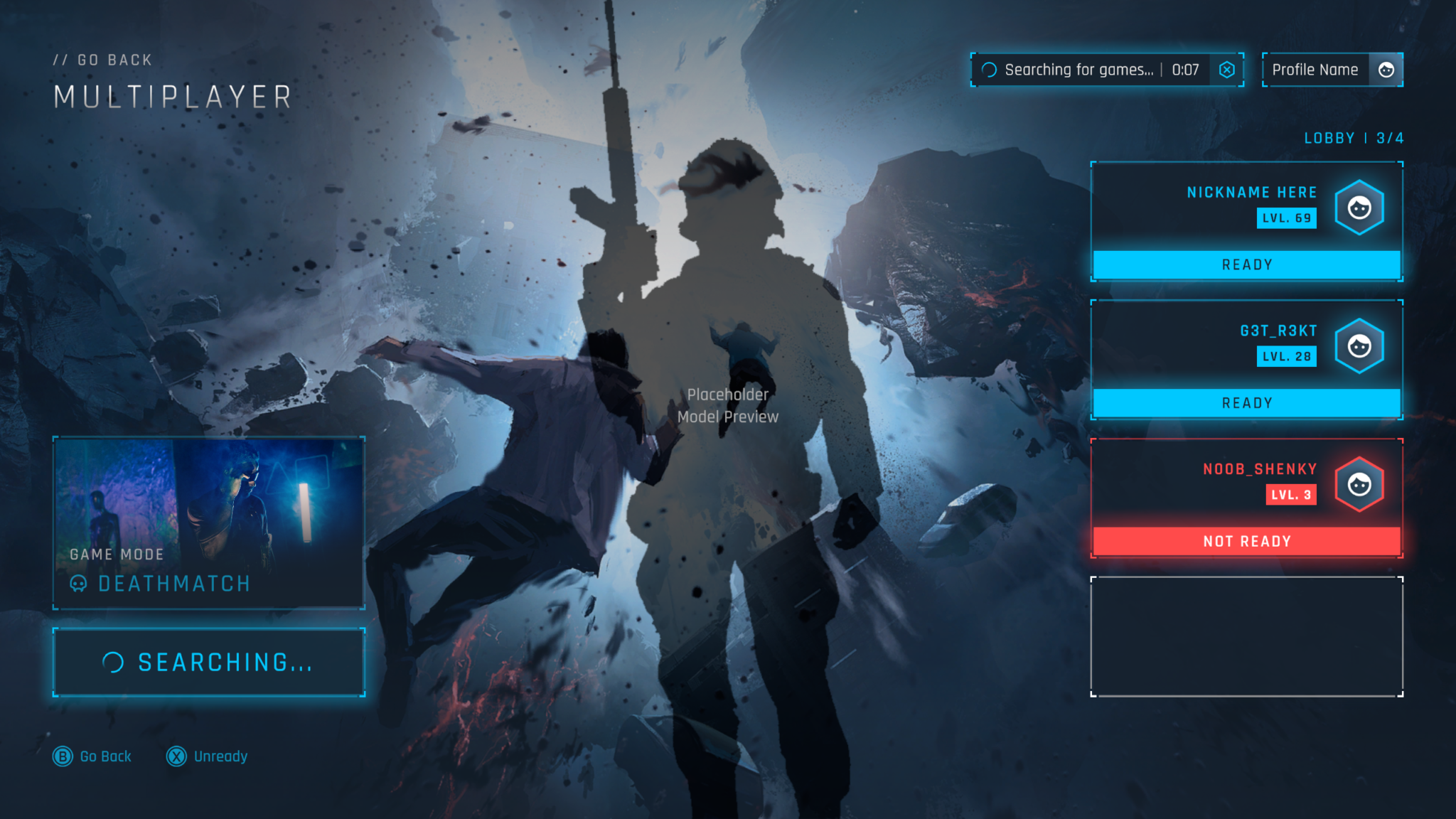Open the Profile Name avatar icon
This screenshot has height=819, width=1456.
pyautogui.click(x=1386, y=69)
